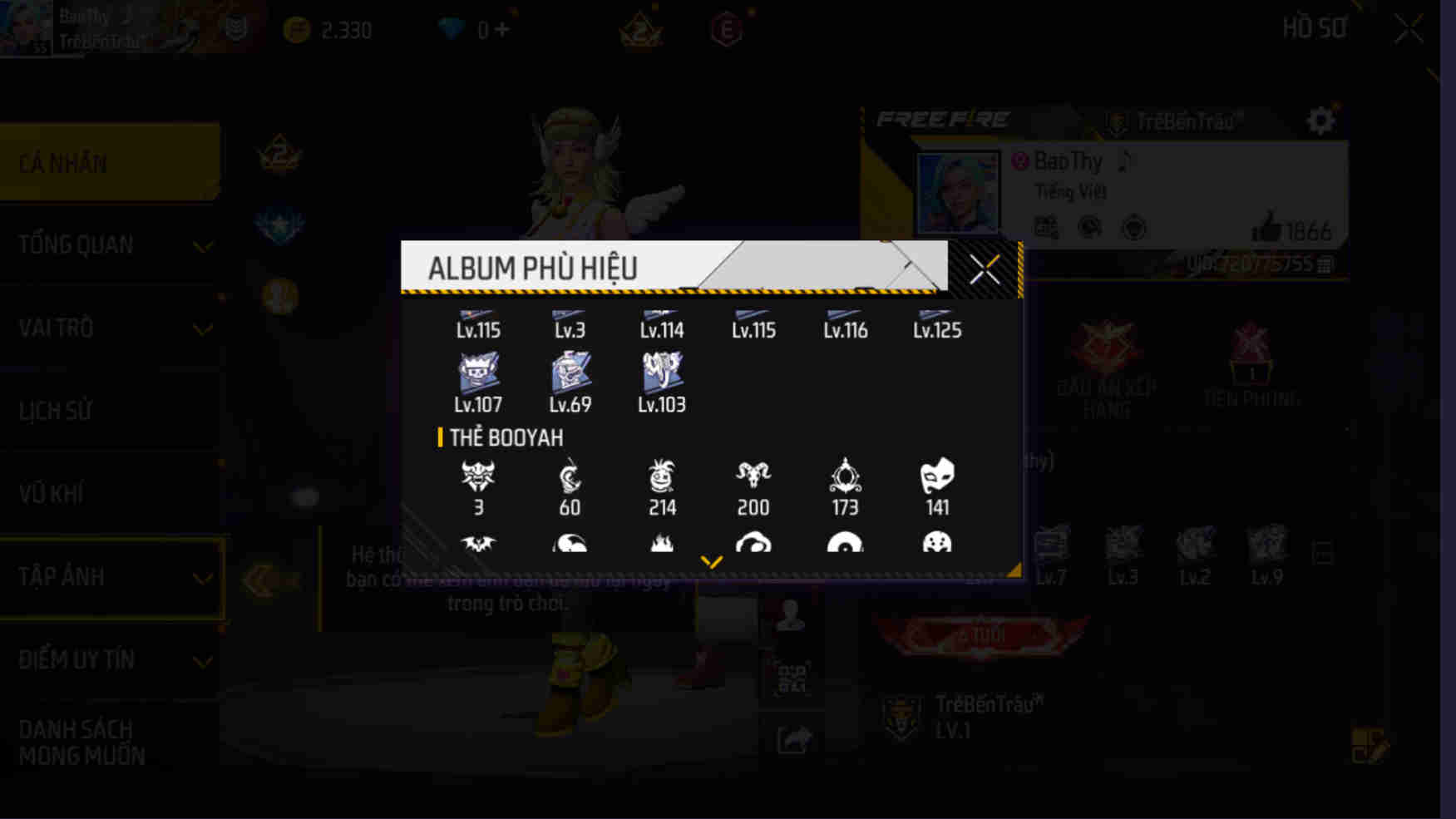1456x819 pixels.
Task: Open the LỊCH SỬ section
Action: tap(56, 411)
